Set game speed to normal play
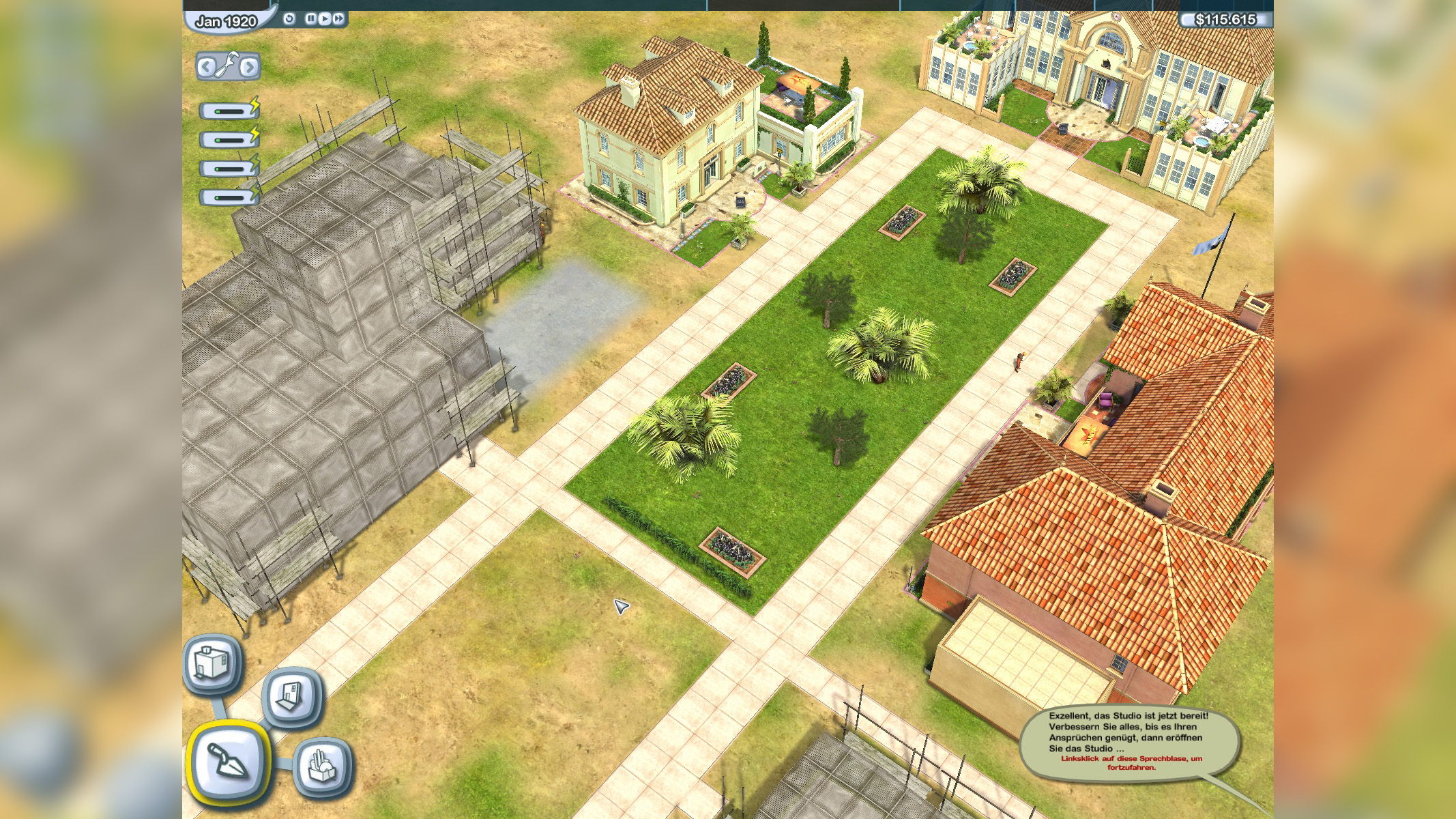 tap(324, 19)
